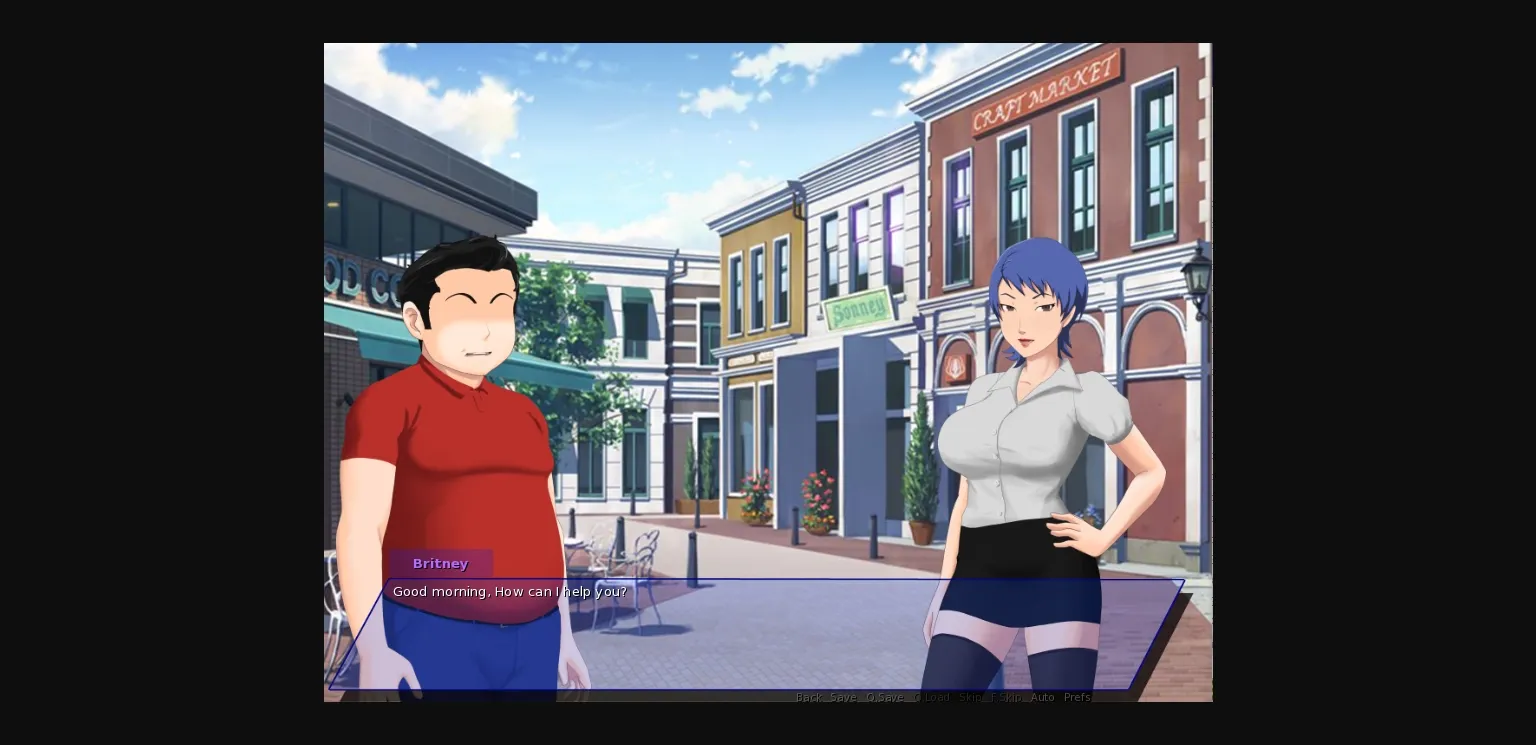
Task: Open Prefs to adjust game settings
Action: pyautogui.click(x=1078, y=697)
